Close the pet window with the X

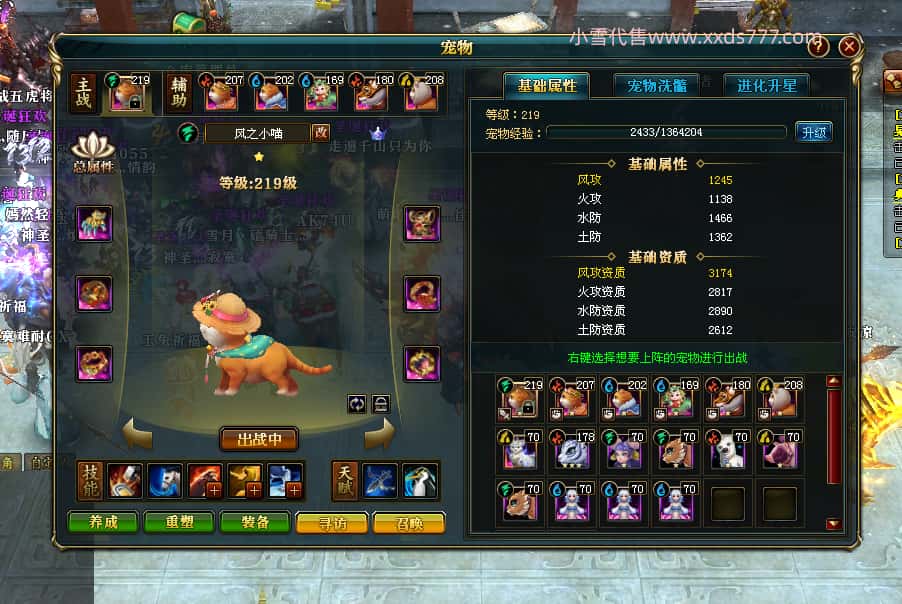pos(849,46)
